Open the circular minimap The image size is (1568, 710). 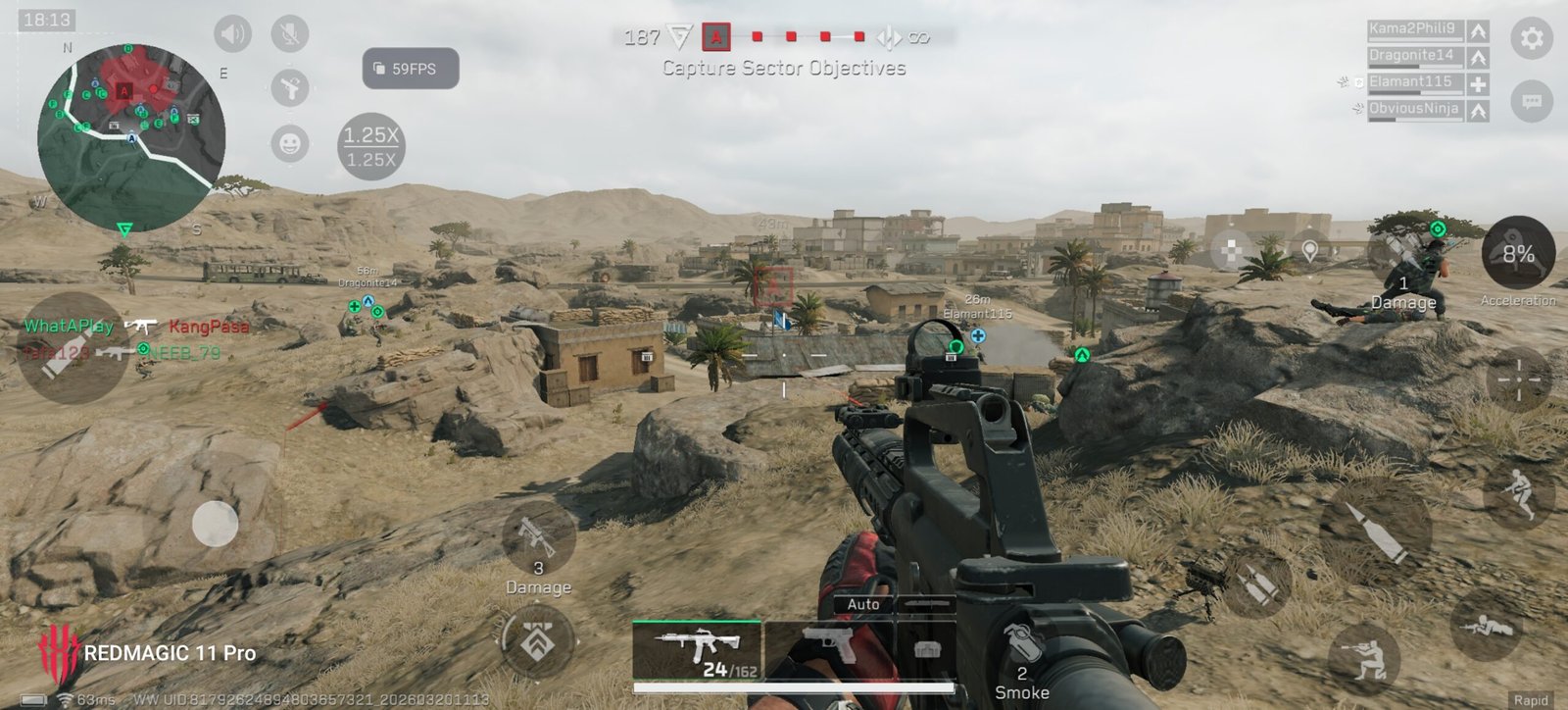(x=130, y=135)
